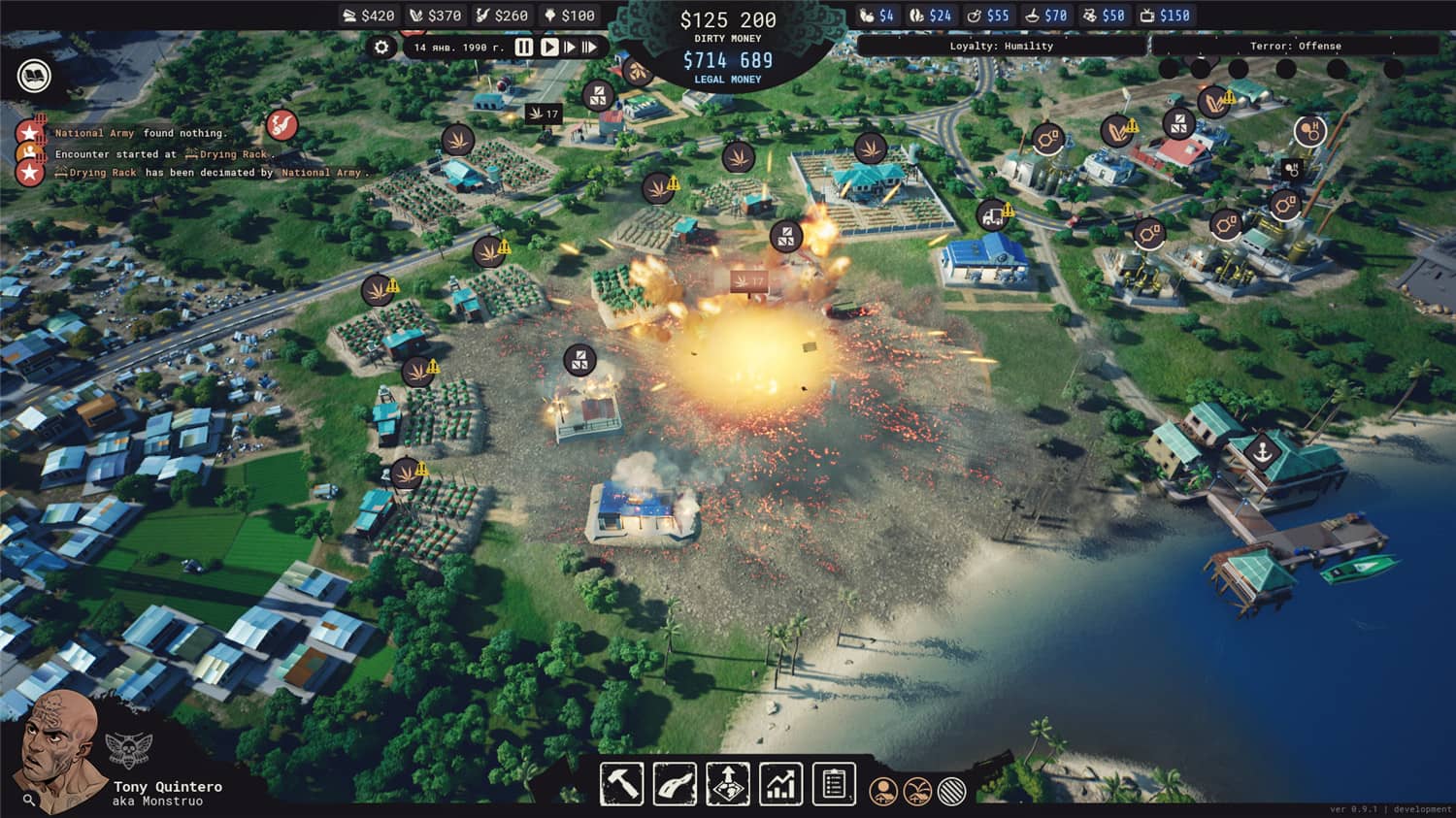Click the Terror: Offense progress bar
The height and width of the screenshot is (818, 1456).
(1298, 46)
